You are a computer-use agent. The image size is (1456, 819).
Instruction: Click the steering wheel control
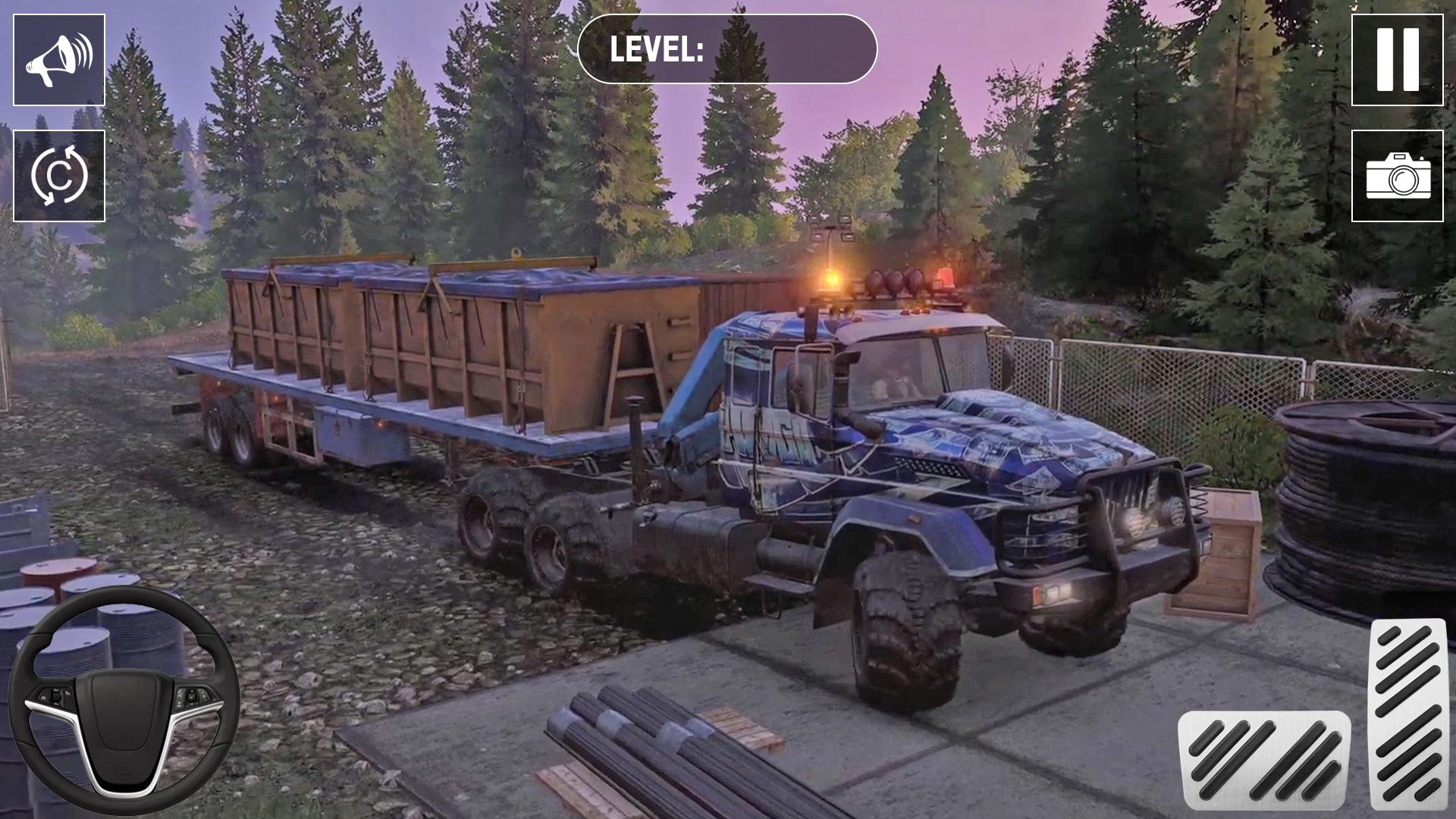(x=124, y=701)
